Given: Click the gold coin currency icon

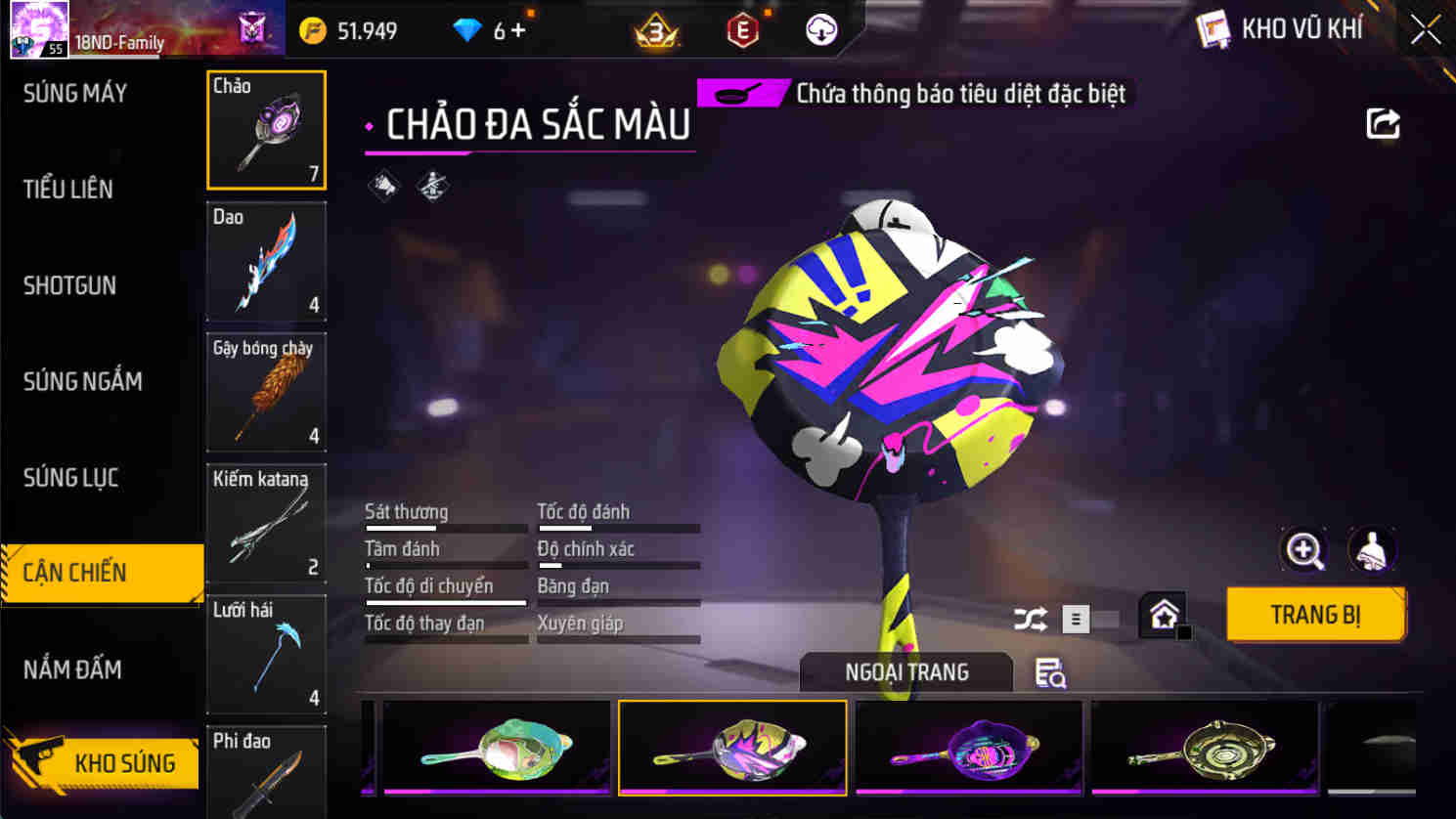Looking at the screenshot, I should pyautogui.click(x=313, y=30).
